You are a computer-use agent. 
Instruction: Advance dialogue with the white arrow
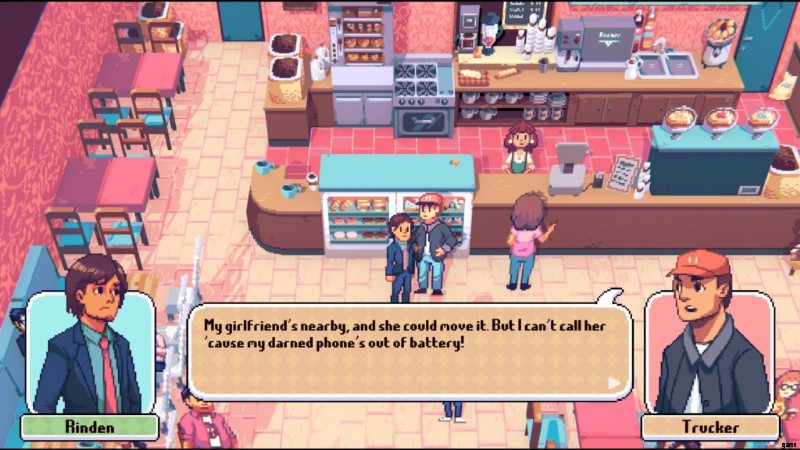tap(614, 382)
